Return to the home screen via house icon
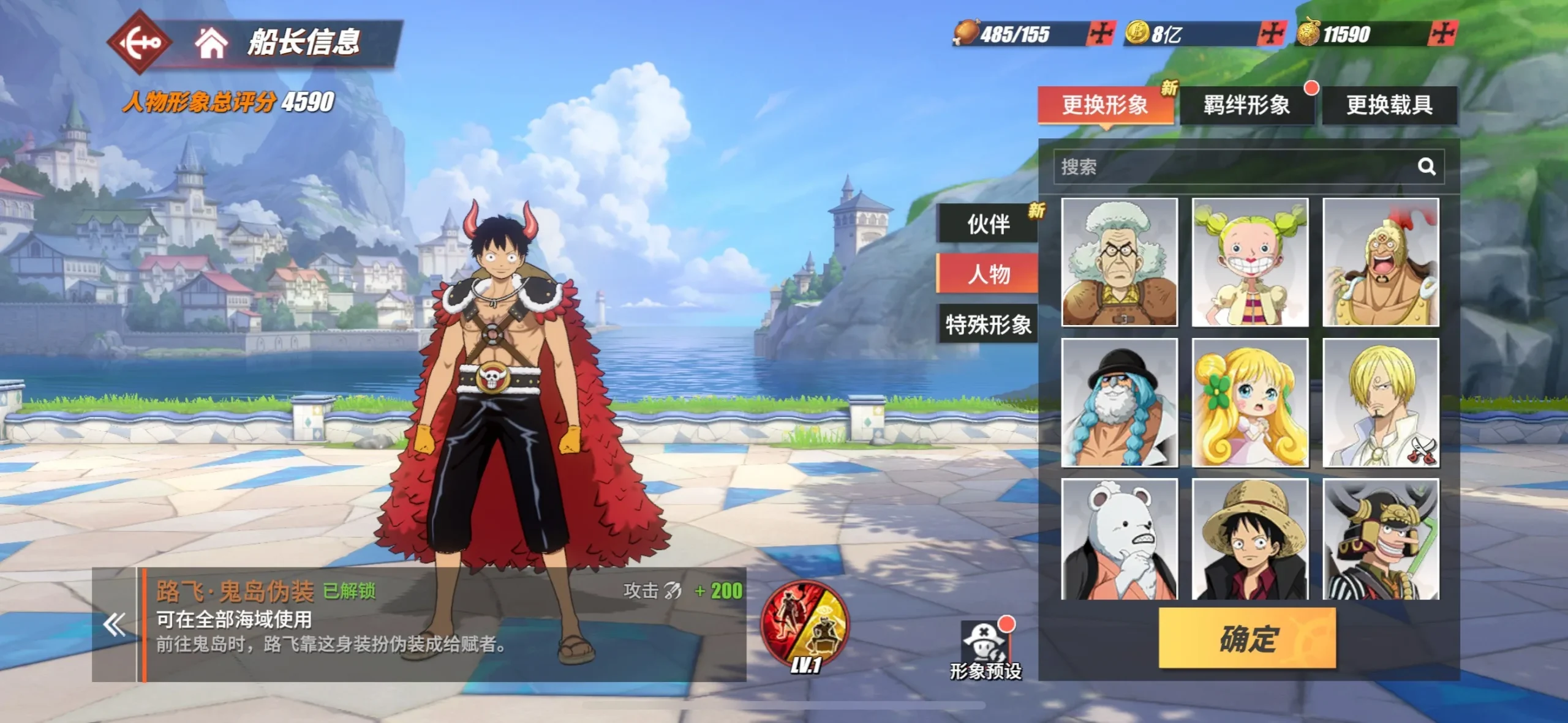The width and height of the screenshot is (1568, 723). click(211, 43)
